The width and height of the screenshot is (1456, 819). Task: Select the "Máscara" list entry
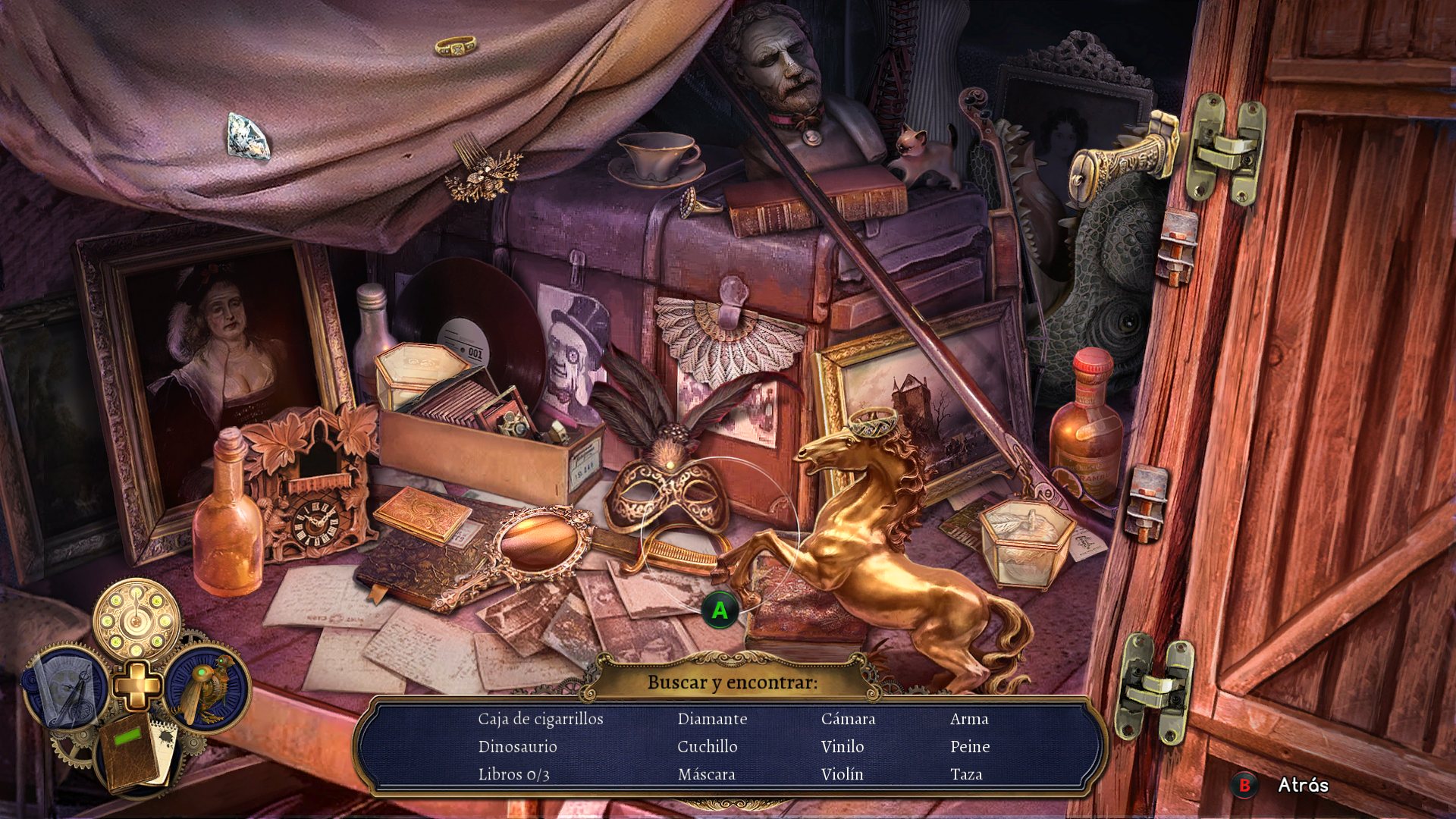click(706, 774)
